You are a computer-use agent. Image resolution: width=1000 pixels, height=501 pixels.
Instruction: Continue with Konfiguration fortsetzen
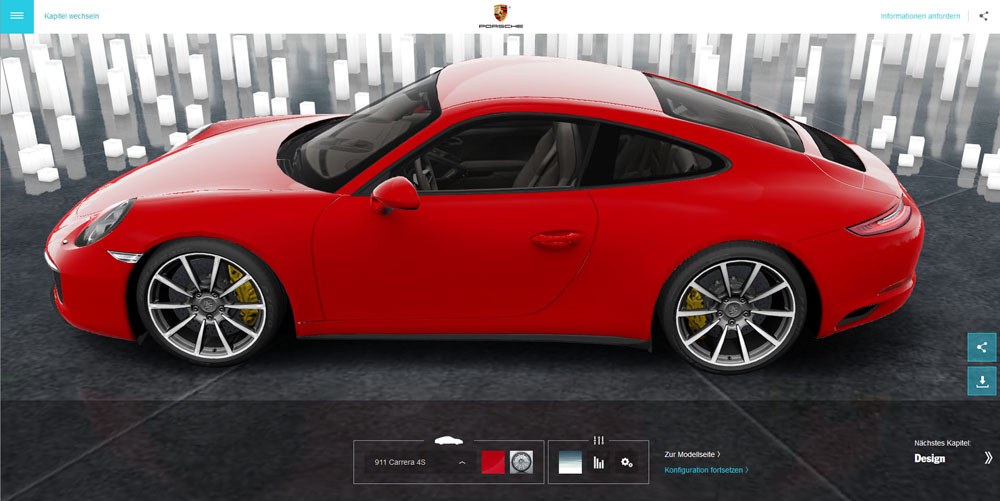pos(706,469)
